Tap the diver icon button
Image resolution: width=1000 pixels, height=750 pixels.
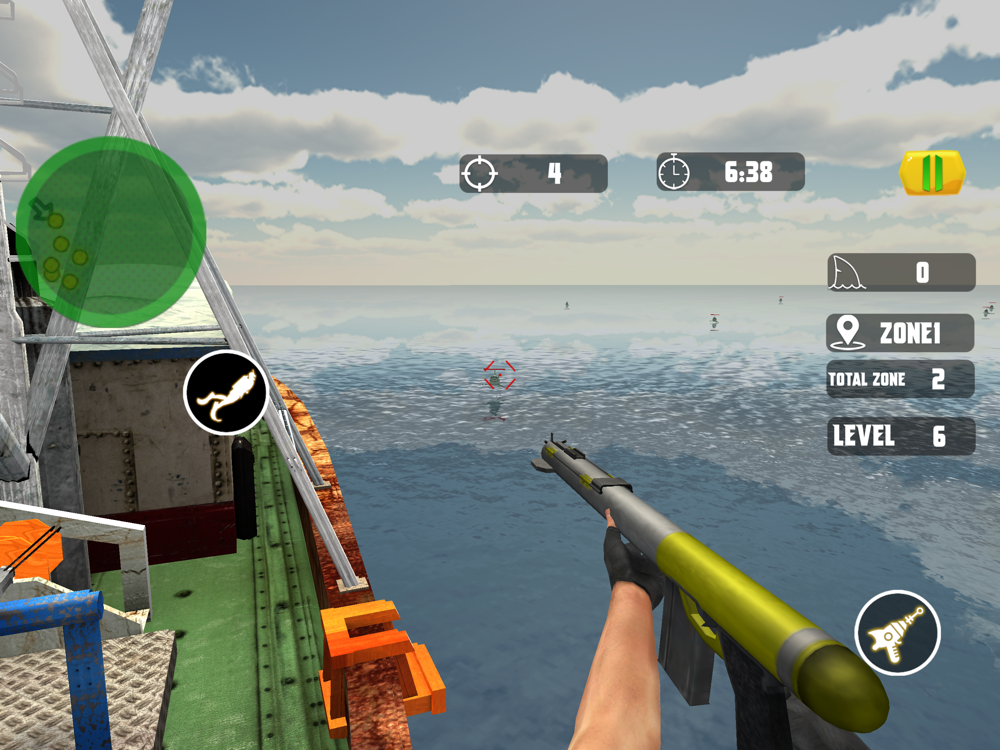tap(226, 393)
